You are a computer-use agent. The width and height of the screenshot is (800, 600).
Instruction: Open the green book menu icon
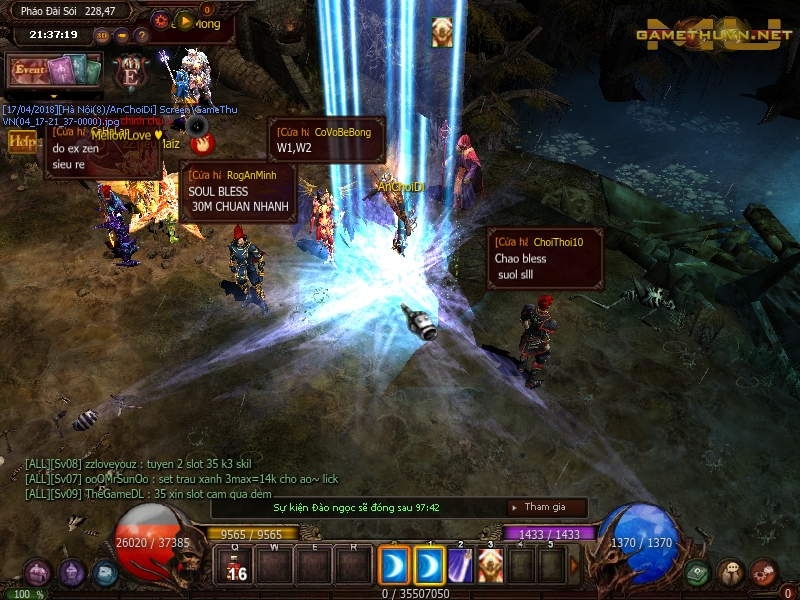click(x=698, y=573)
